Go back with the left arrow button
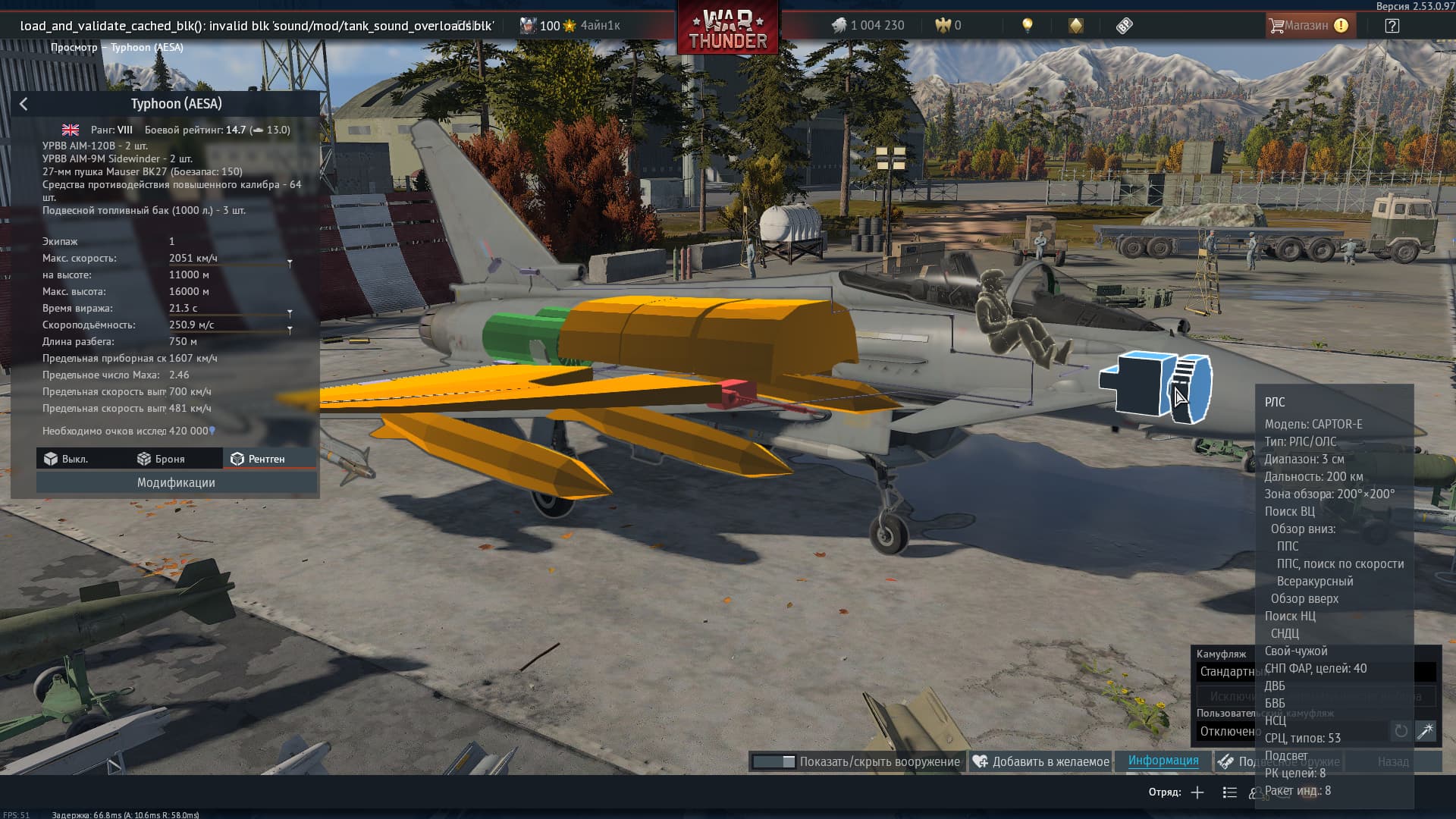This screenshot has width=1456, height=819. coord(24,104)
